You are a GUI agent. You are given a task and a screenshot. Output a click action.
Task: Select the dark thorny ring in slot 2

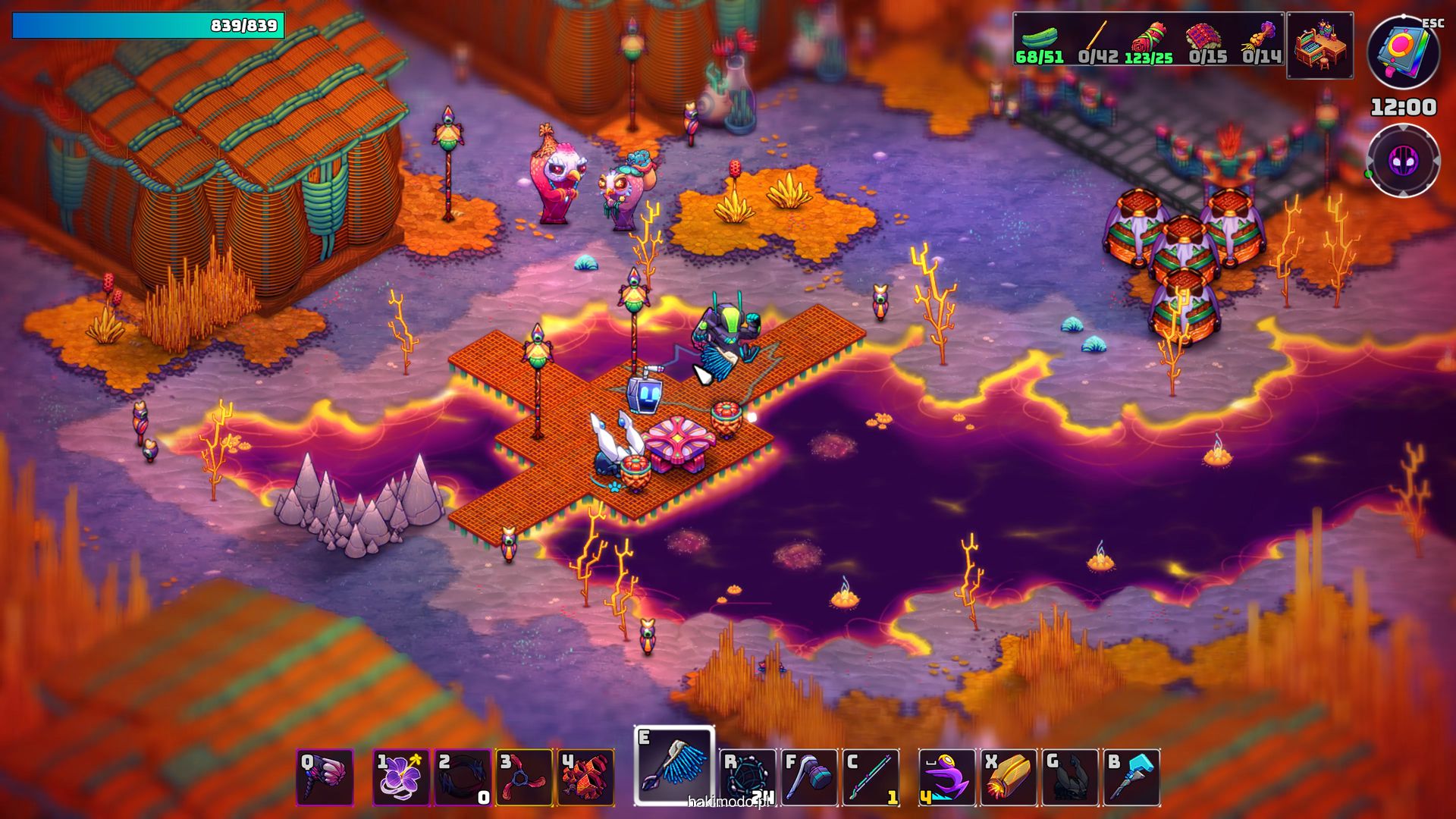[463, 777]
